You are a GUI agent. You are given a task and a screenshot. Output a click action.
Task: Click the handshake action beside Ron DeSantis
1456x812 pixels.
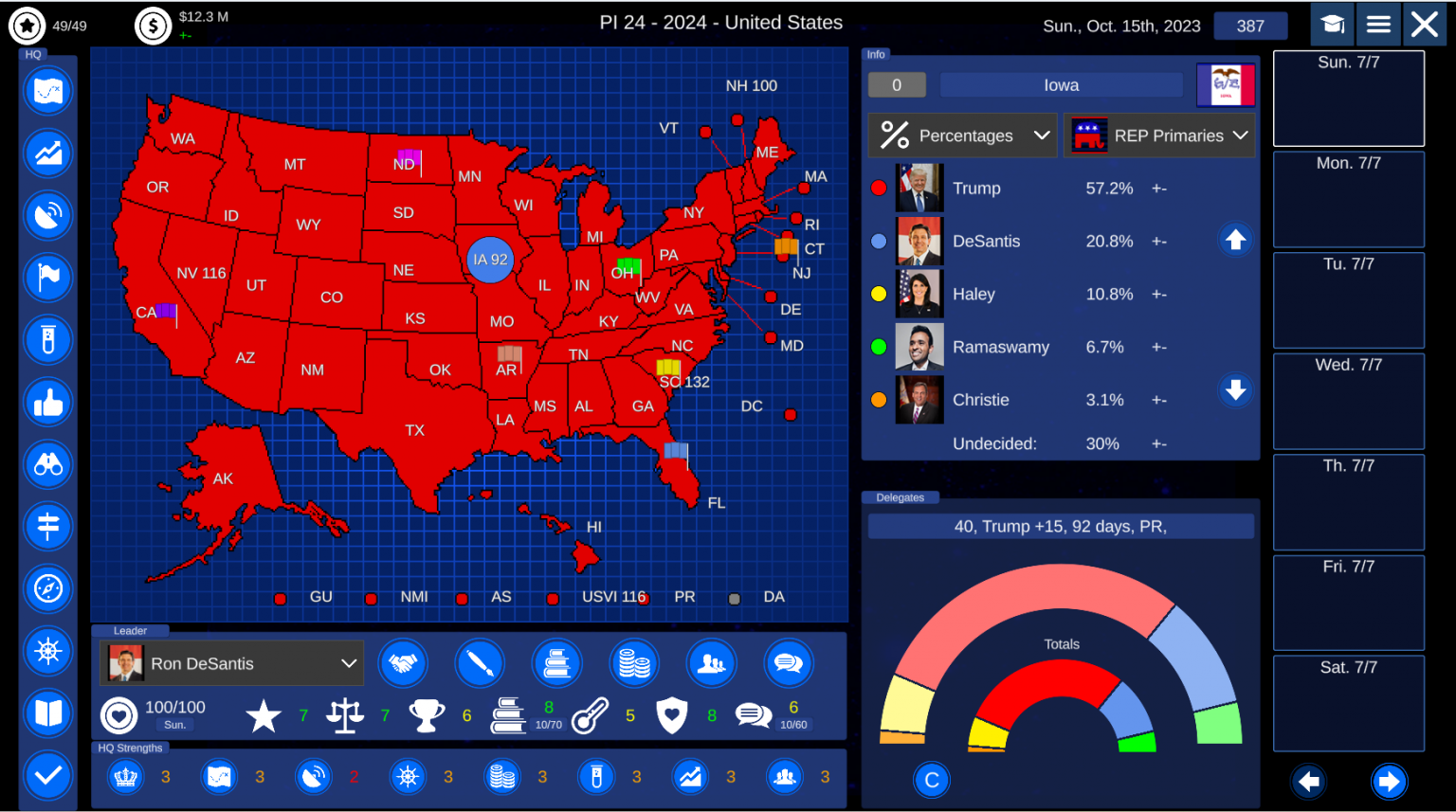pos(403,663)
